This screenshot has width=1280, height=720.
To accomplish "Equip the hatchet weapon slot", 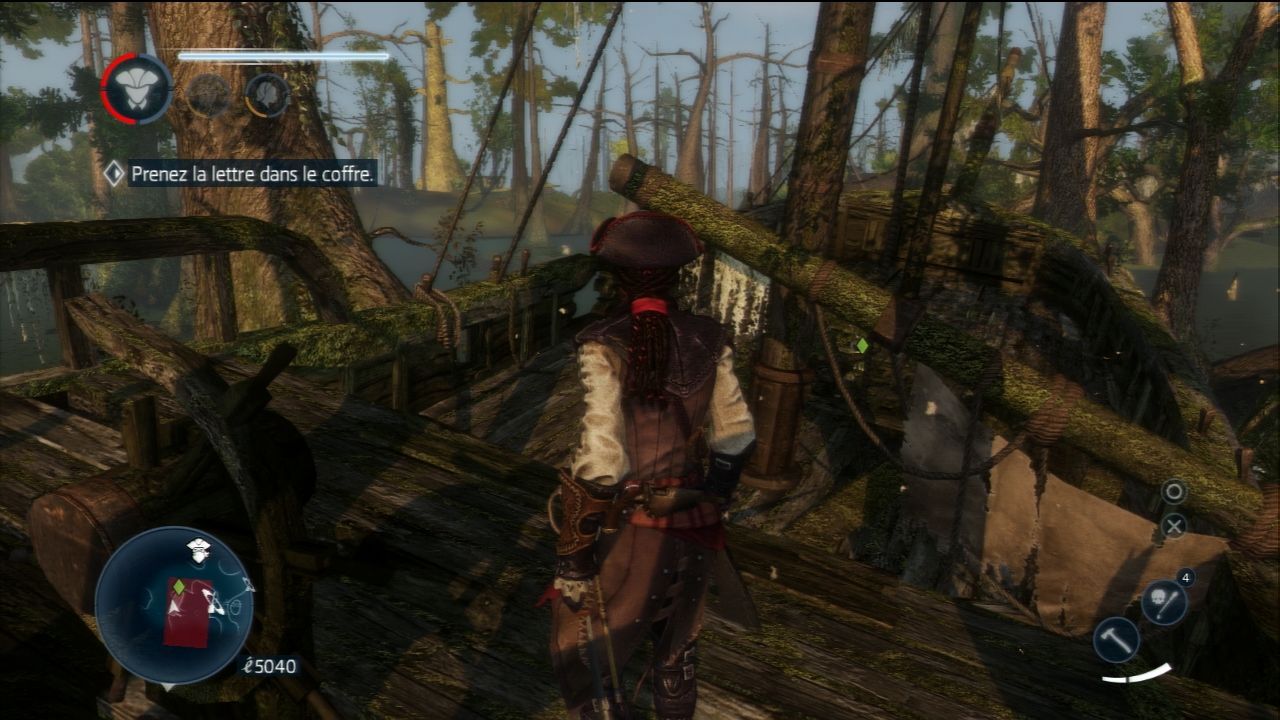I will [x=1115, y=639].
